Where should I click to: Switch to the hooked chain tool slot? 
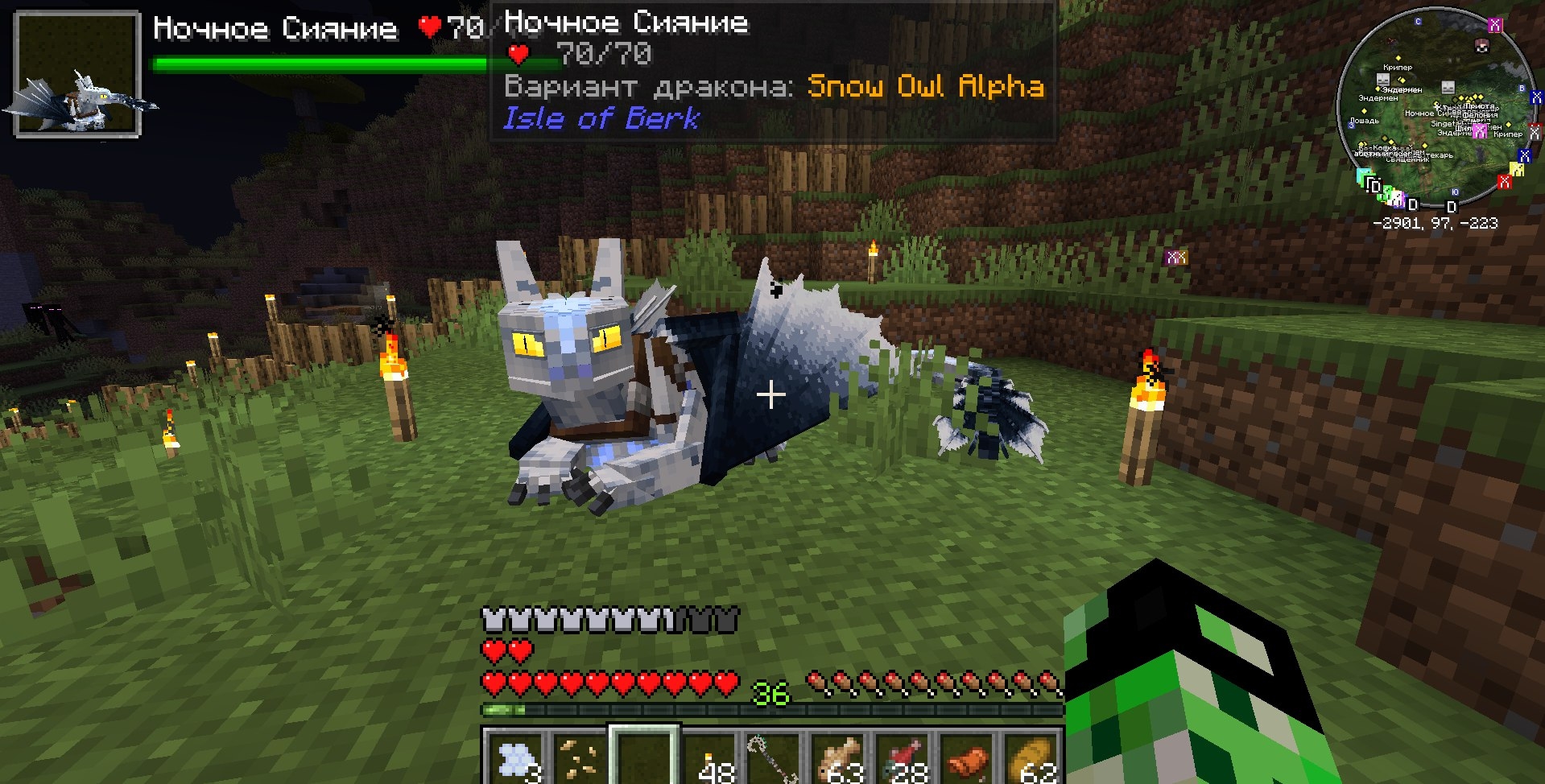click(x=773, y=757)
